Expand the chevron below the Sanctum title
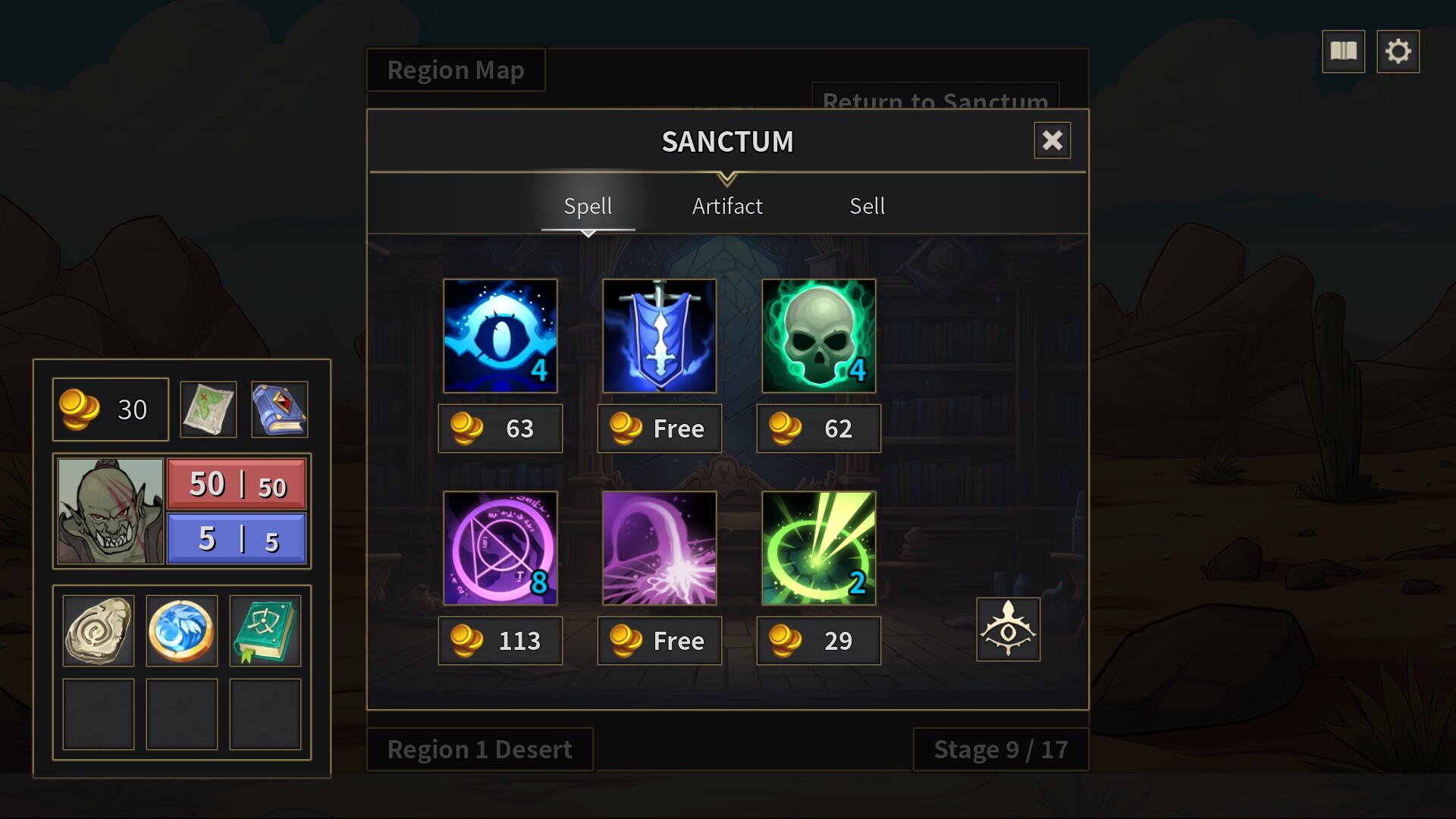The height and width of the screenshot is (819, 1456). coord(727,180)
